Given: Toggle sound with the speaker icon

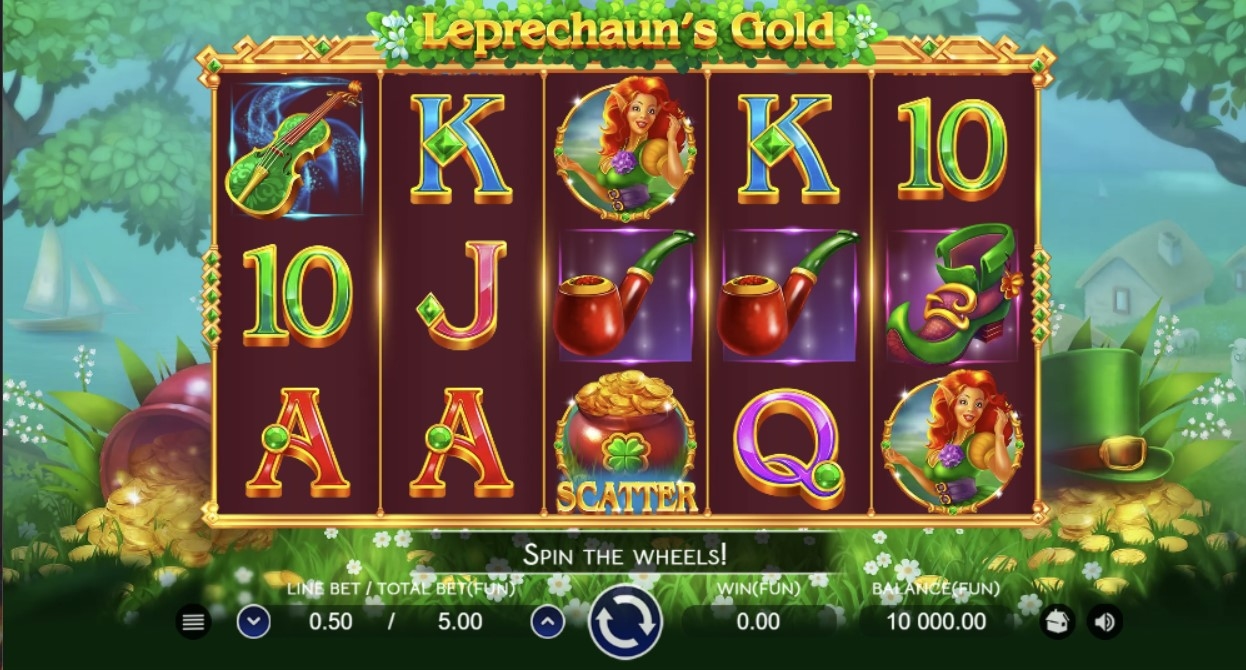Looking at the screenshot, I should [1104, 622].
